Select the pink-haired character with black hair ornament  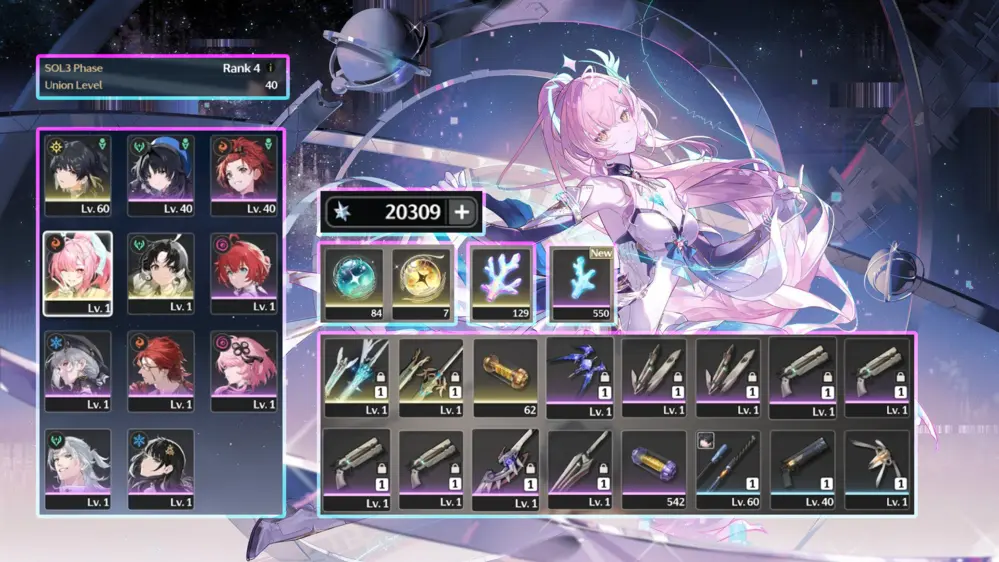pyautogui.click(x=244, y=371)
